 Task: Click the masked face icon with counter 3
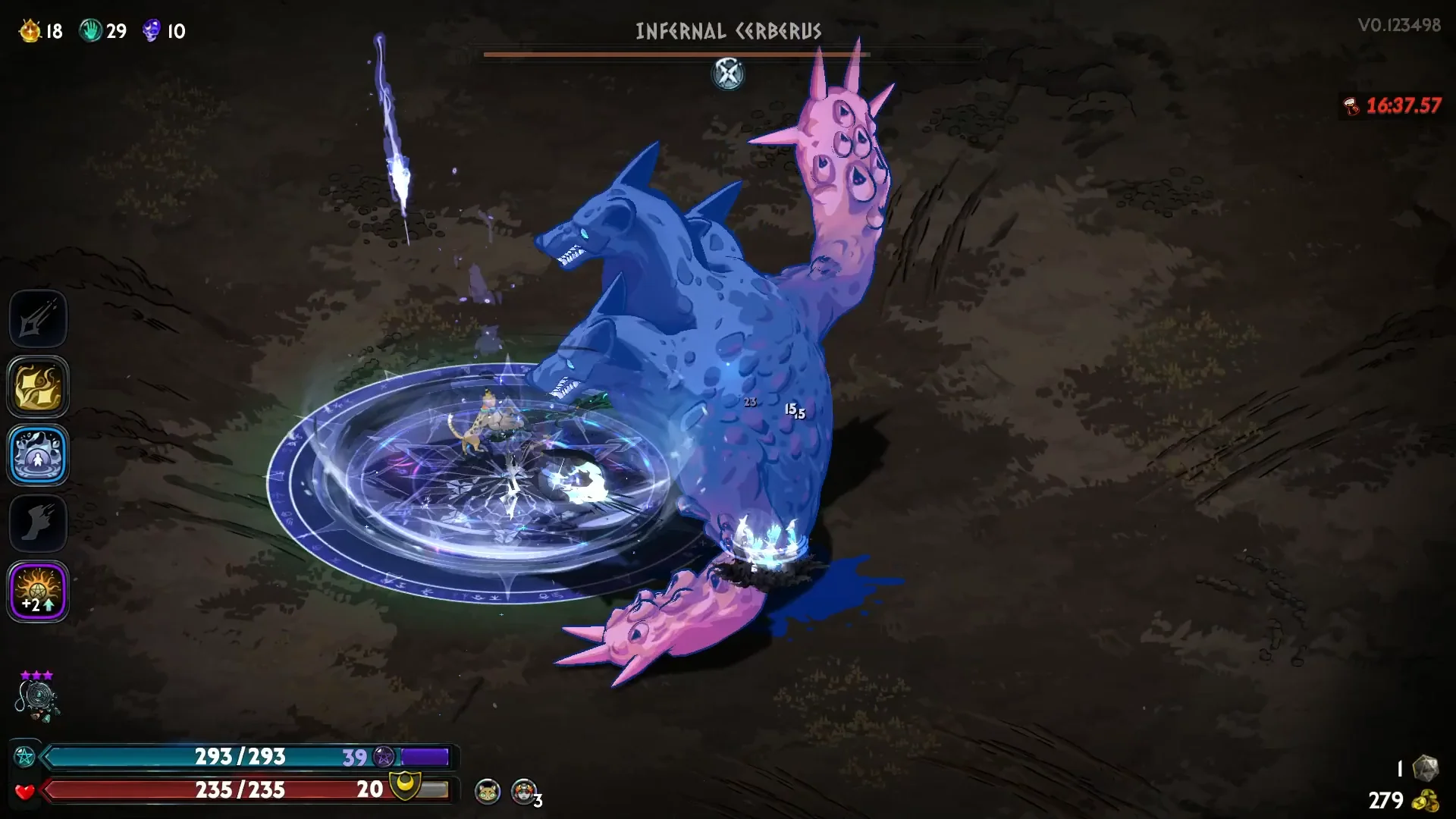(523, 792)
